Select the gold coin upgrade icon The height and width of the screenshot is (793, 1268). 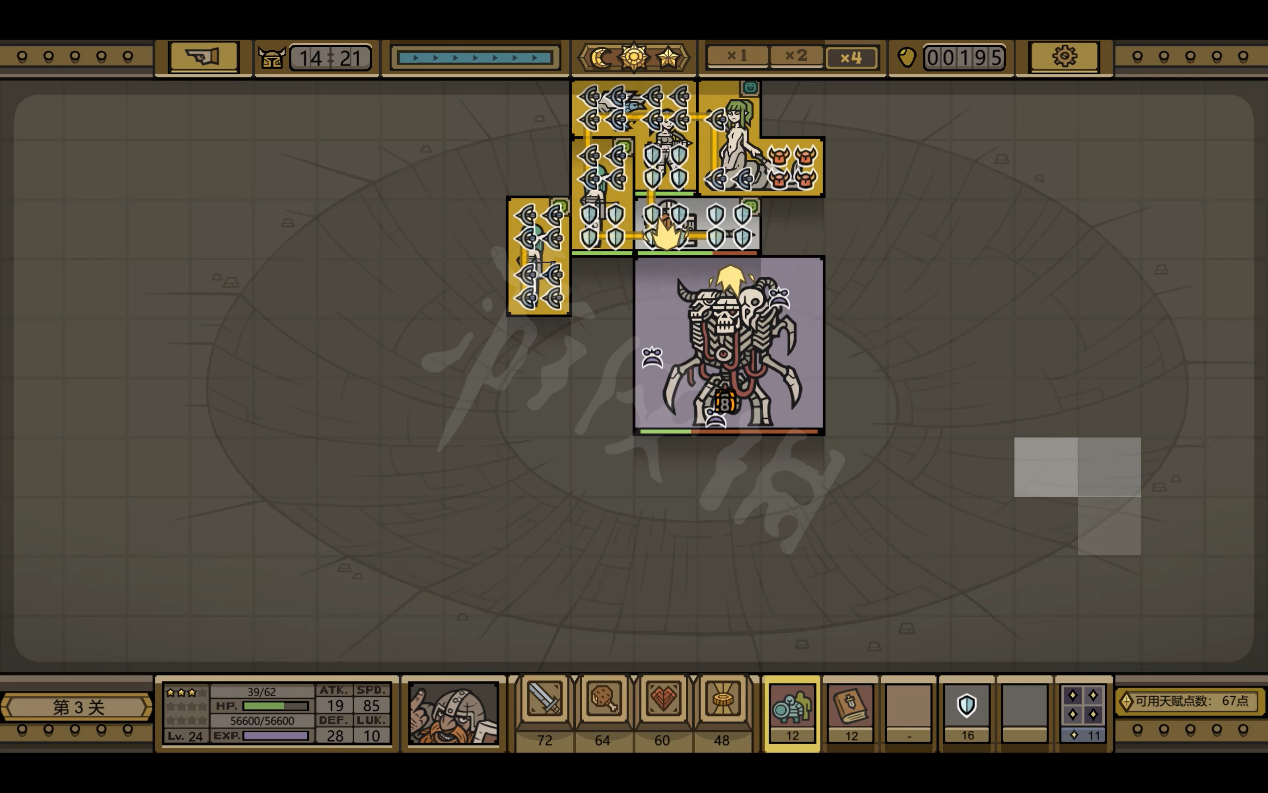721,699
